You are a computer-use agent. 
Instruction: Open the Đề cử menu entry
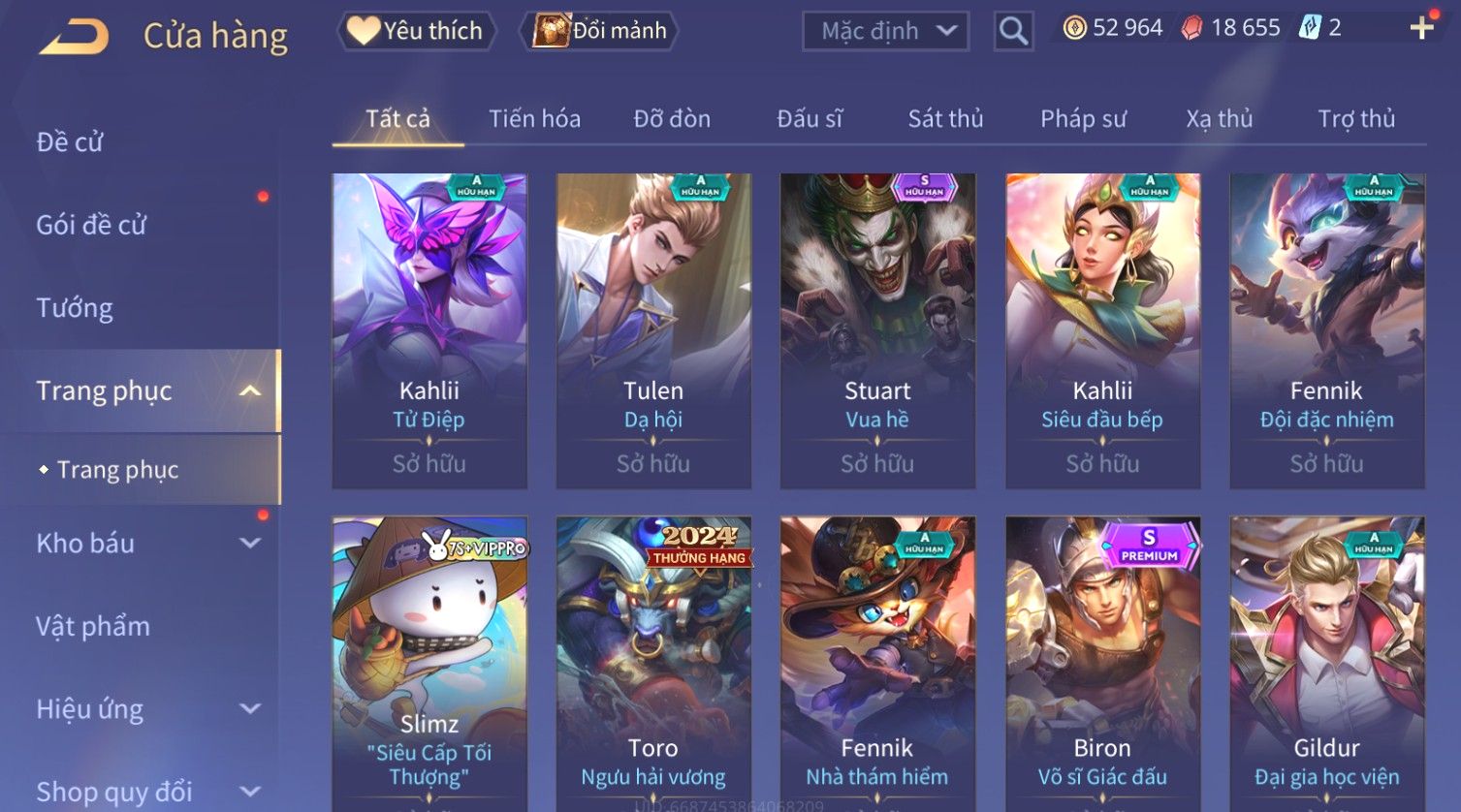(70, 142)
